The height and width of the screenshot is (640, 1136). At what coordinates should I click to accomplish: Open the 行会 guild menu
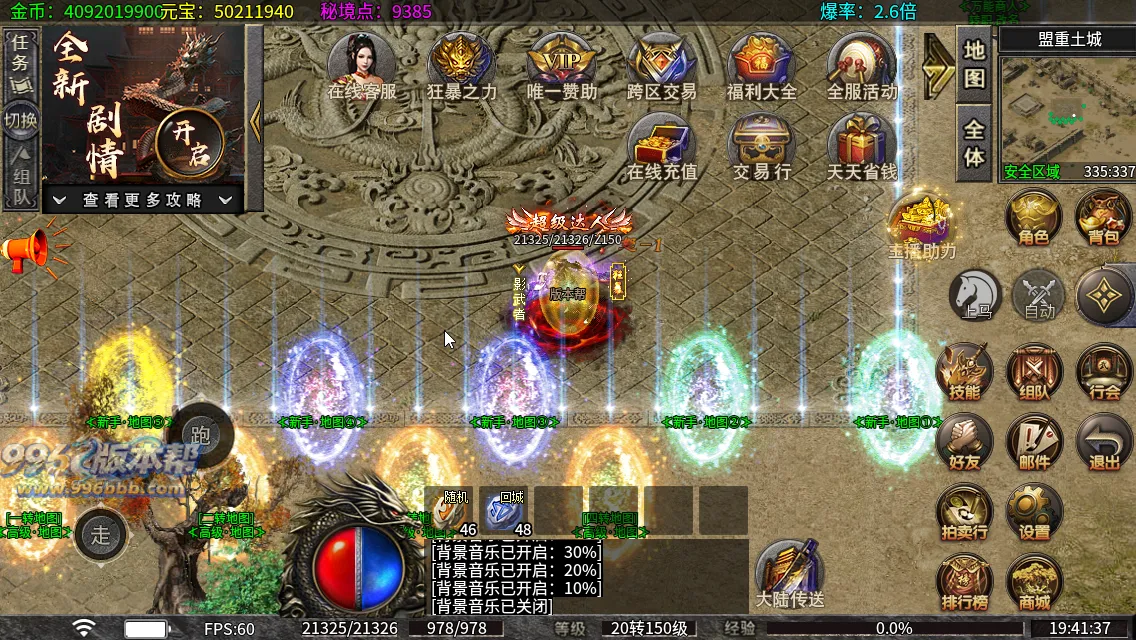(x=1103, y=372)
